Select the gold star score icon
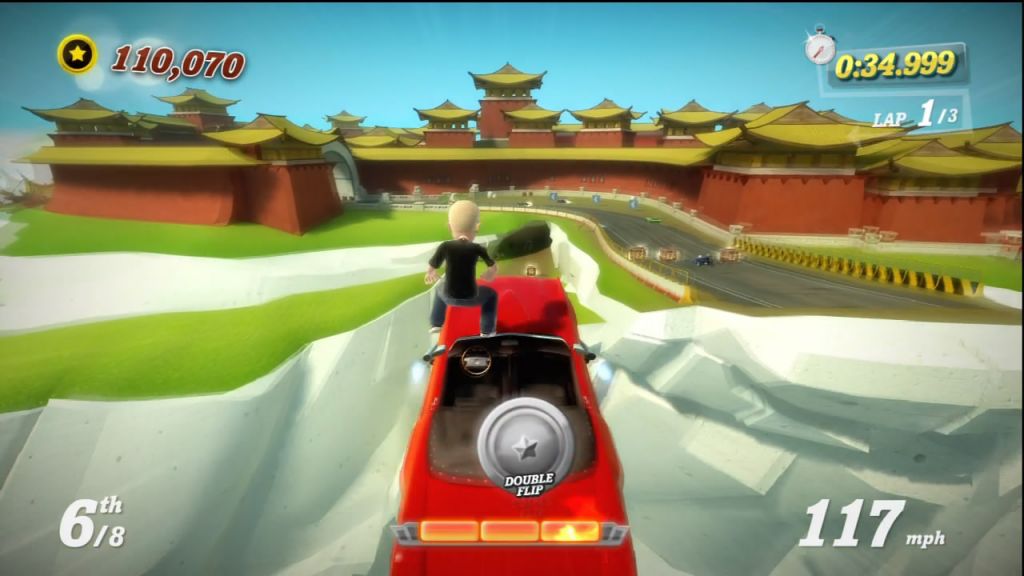Viewport: 1024px width, 576px height. 77,54
